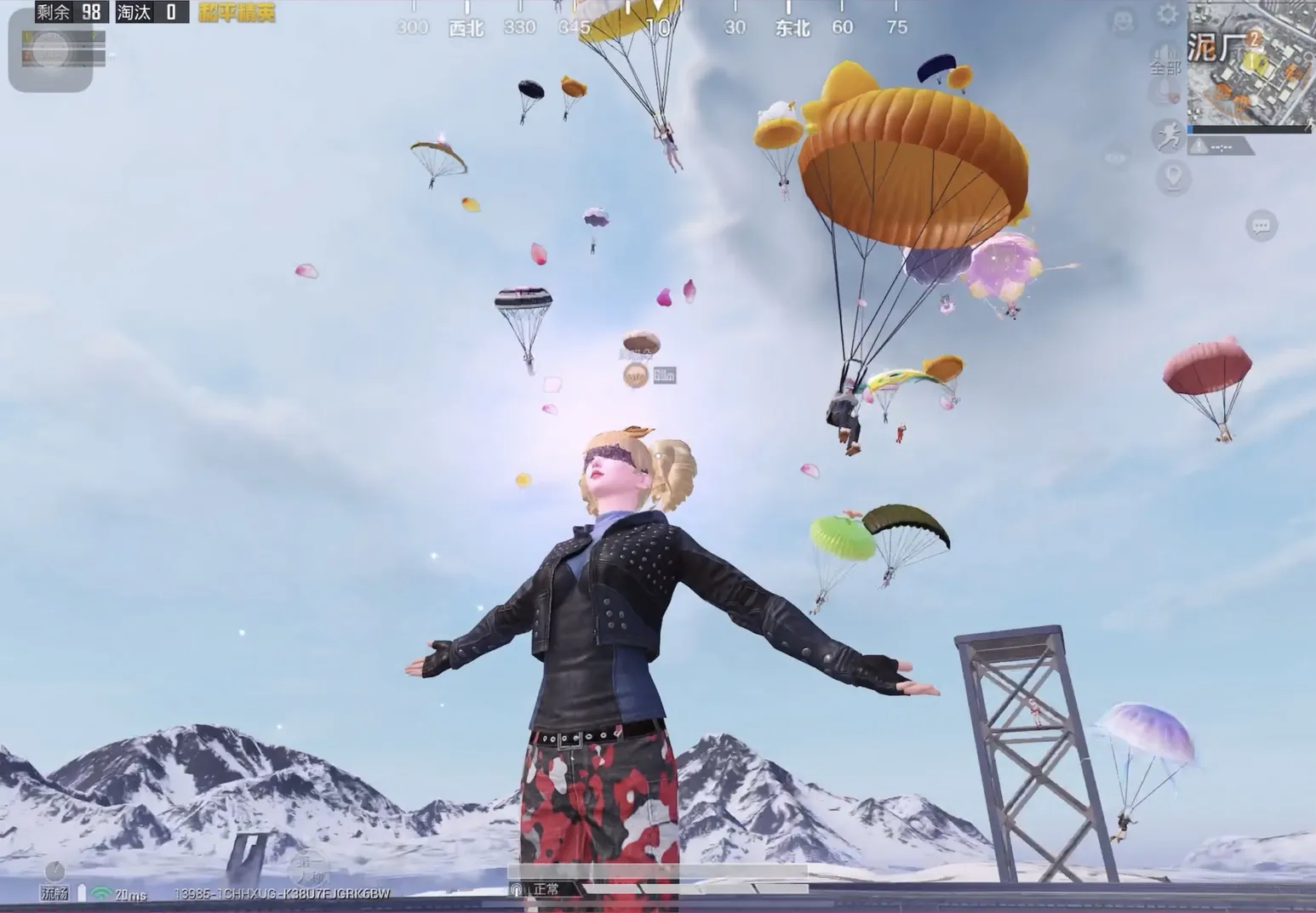Open the chat speech bubble
The width and height of the screenshot is (1316, 913).
point(1261,225)
